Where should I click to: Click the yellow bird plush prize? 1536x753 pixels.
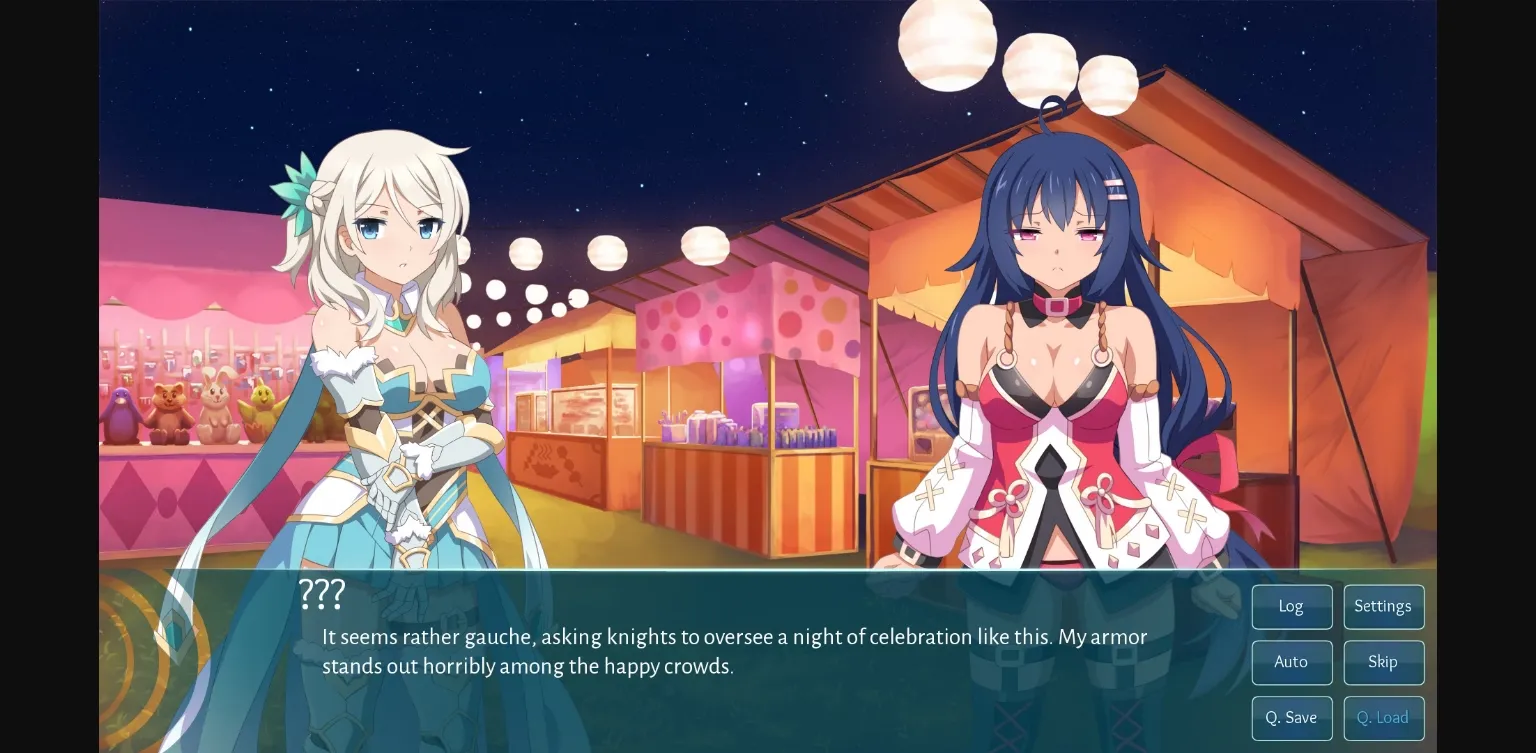pos(258,405)
